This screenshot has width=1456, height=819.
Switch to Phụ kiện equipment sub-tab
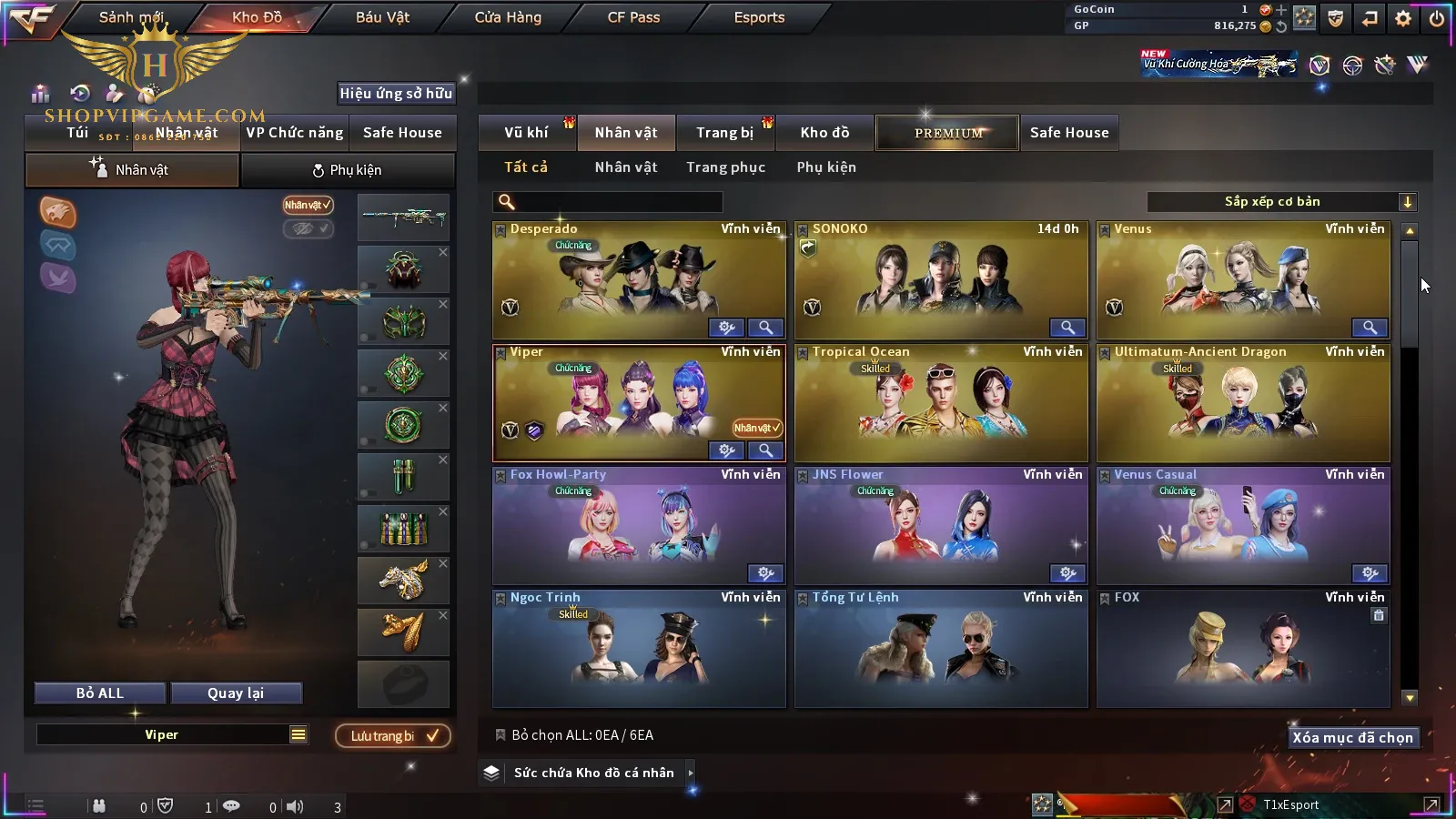(x=347, y=170)
